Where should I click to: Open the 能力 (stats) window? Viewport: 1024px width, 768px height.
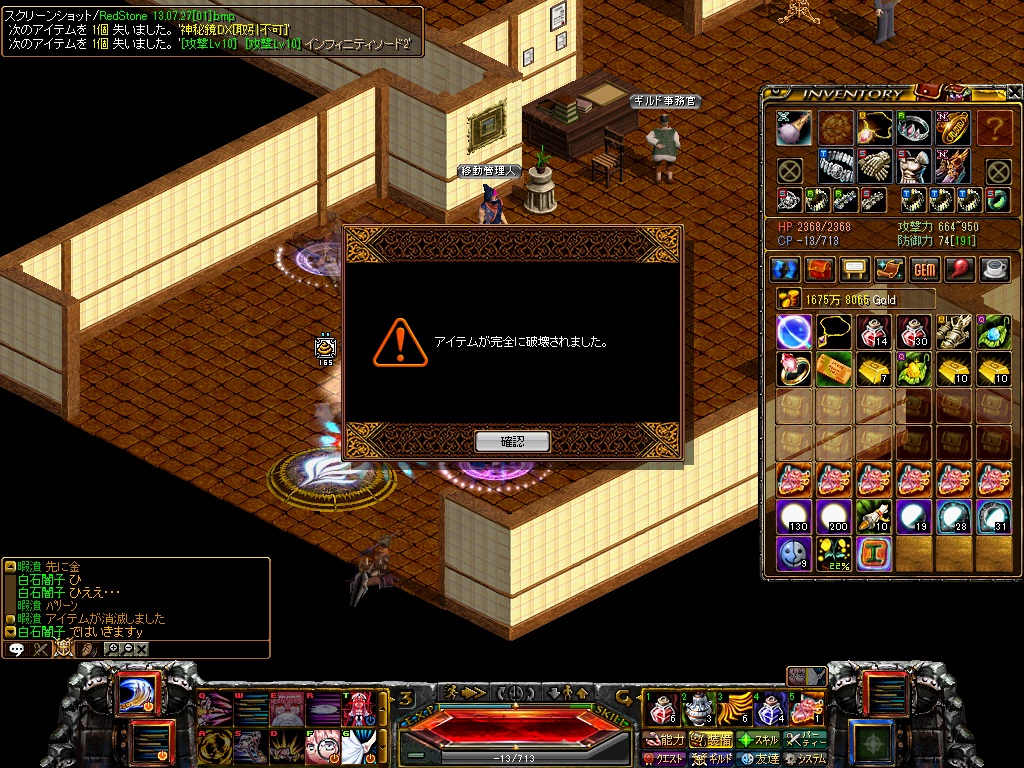click(x=666, y=740)
